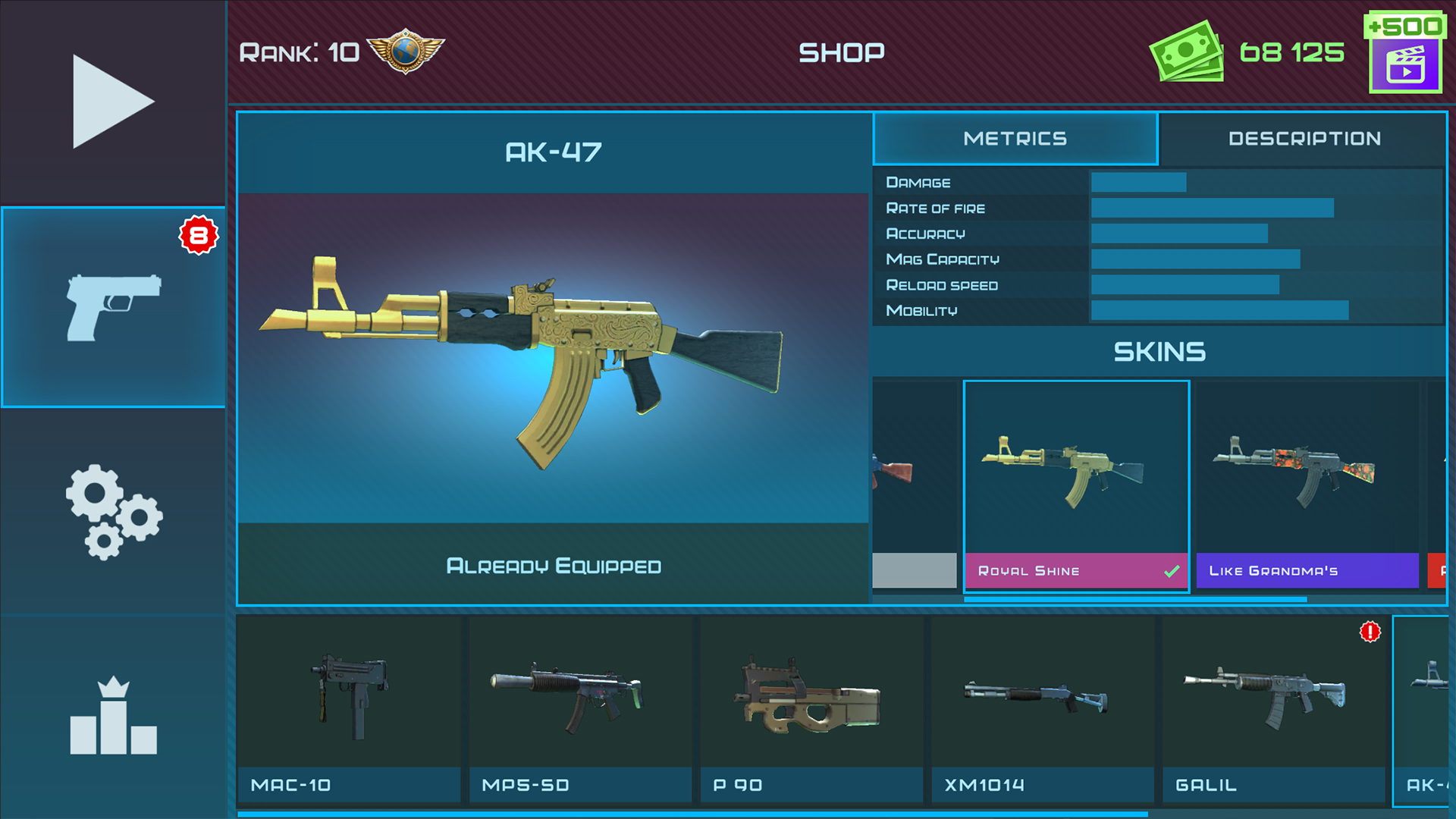Click the green cash money icon

(x=1188, y=52)
